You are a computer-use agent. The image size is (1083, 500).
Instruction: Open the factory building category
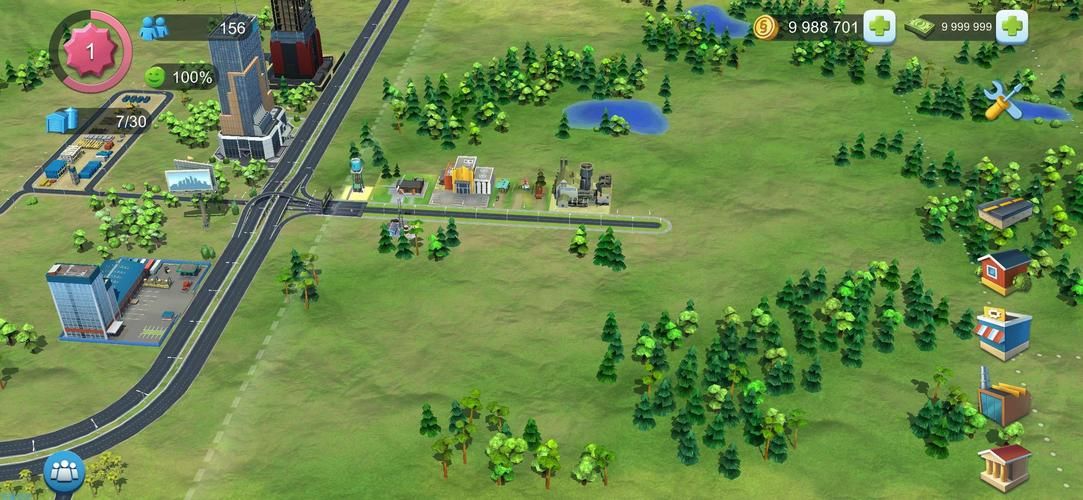1004,400
